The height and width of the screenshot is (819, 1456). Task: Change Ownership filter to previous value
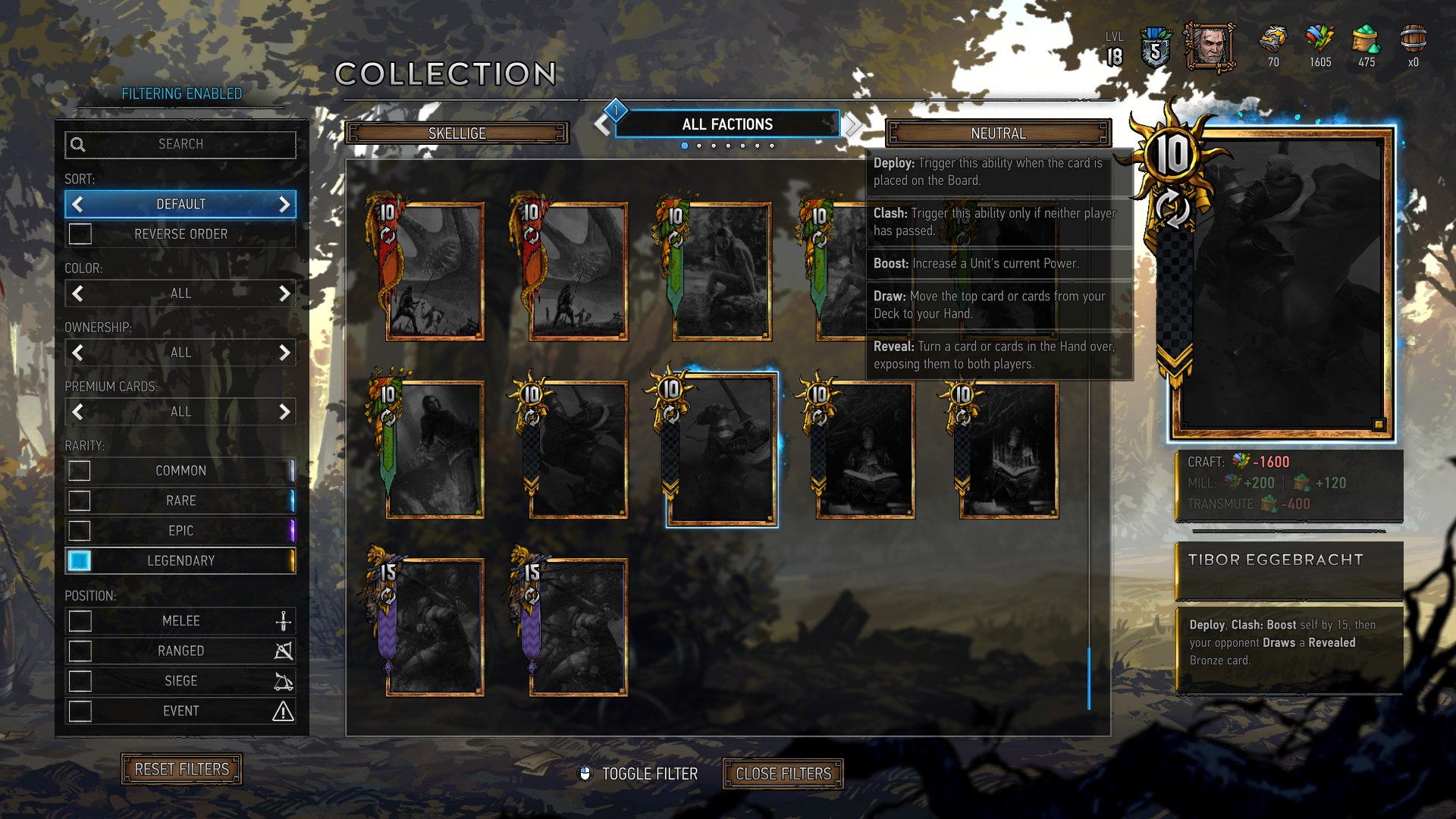point(77,353)
